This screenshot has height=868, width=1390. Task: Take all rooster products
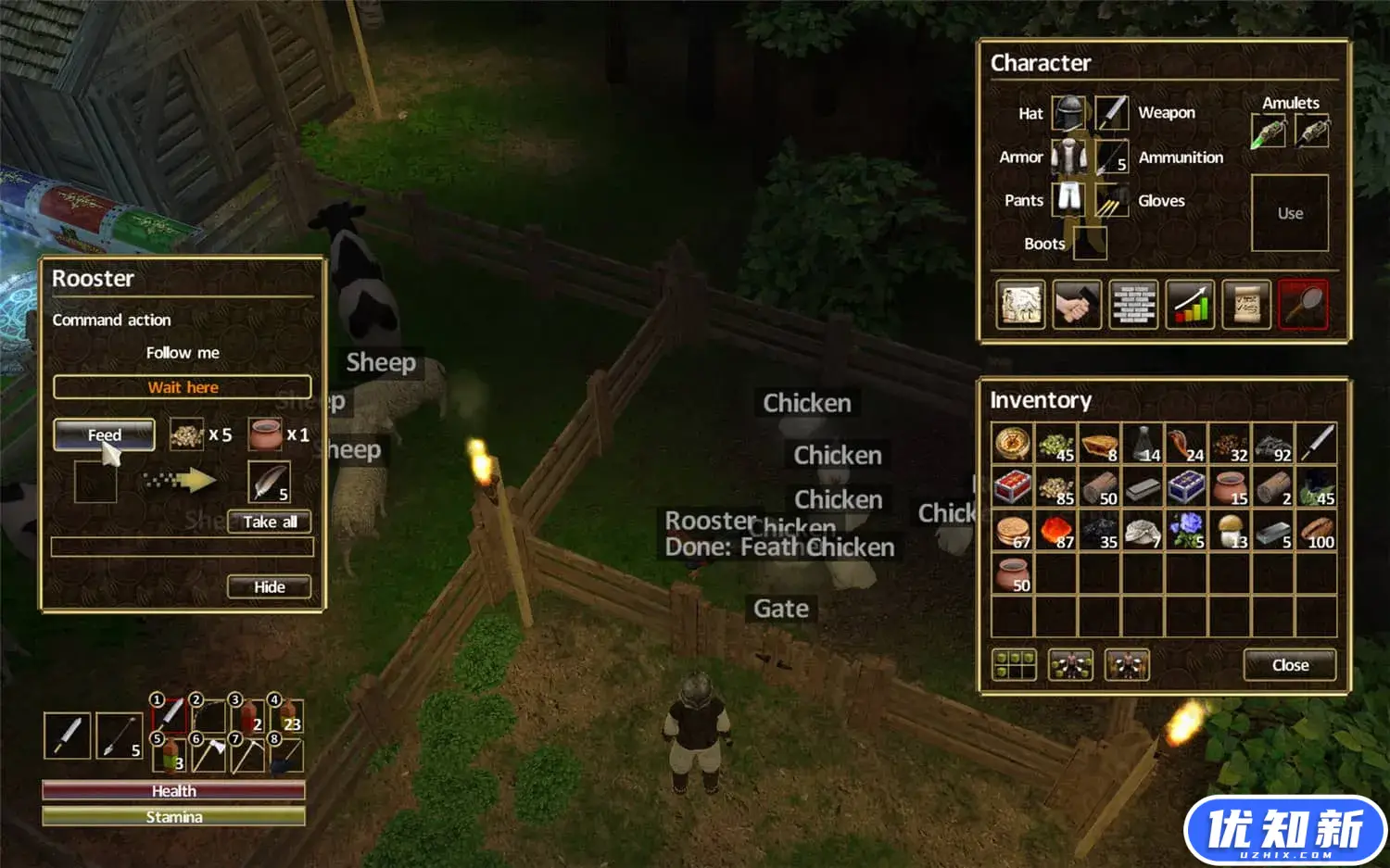[x=270, y=522]
